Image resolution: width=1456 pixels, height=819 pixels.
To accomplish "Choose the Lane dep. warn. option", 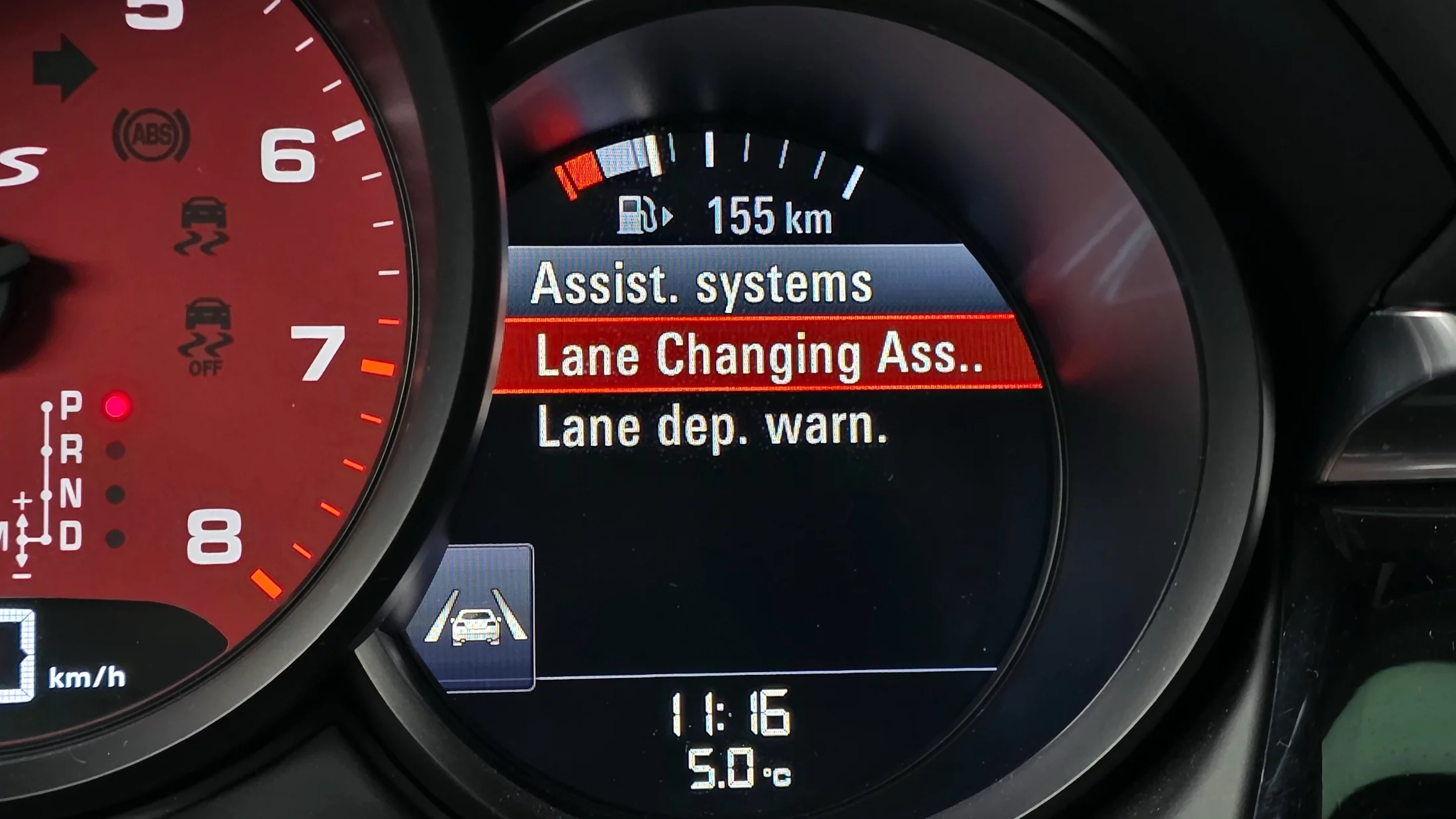I will (712, 427).
